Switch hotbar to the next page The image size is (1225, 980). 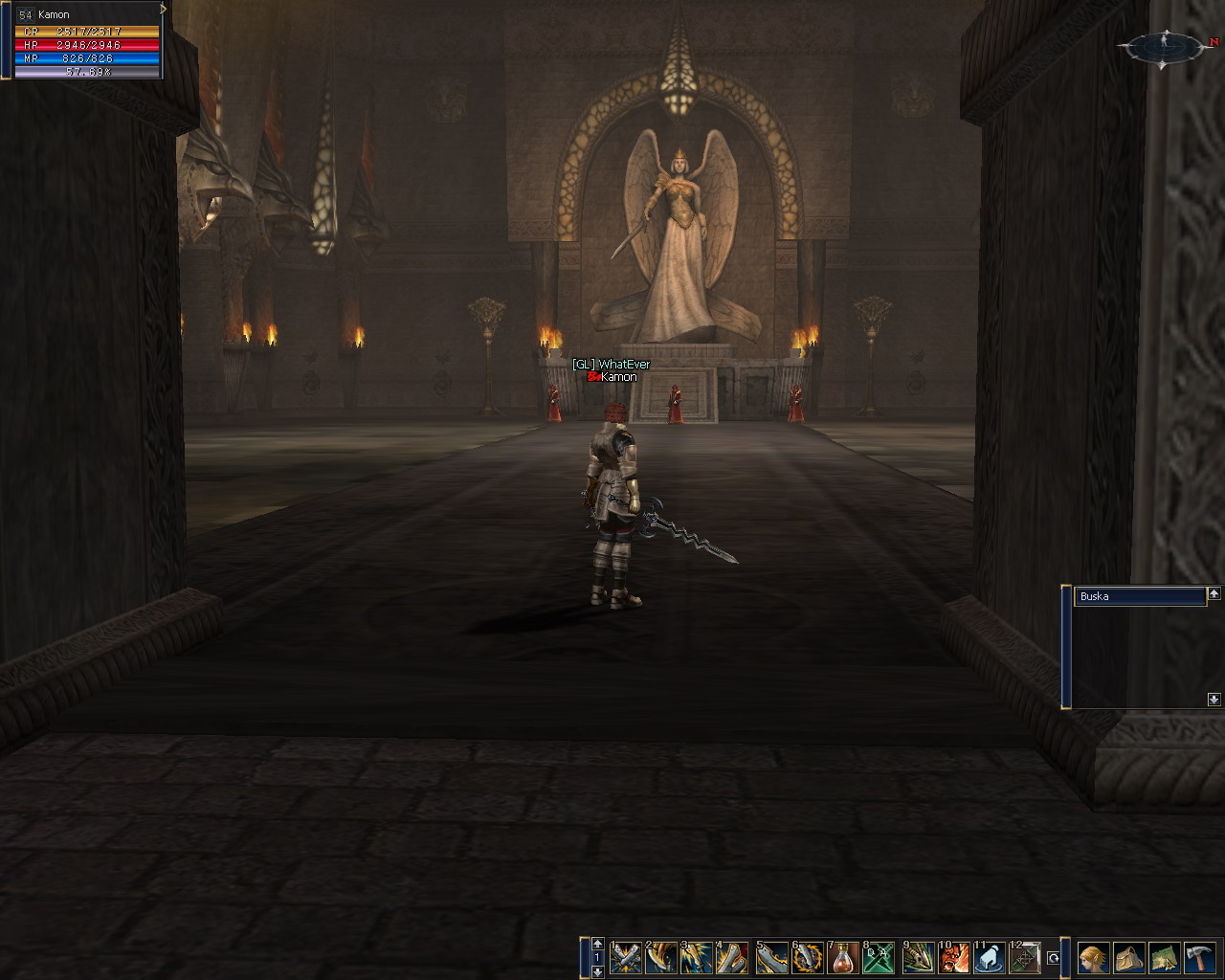coord(598,970)
